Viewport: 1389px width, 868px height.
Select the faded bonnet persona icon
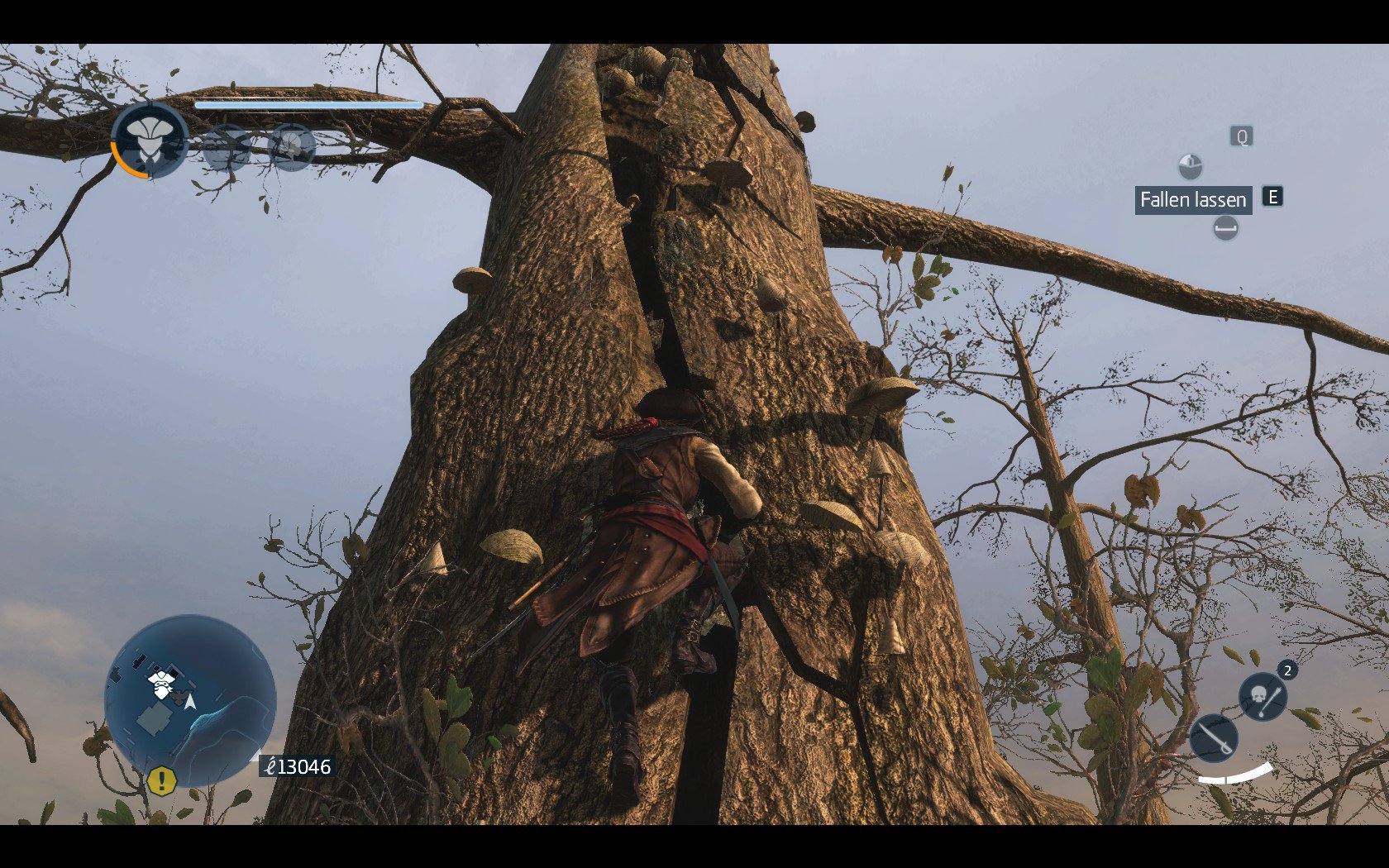click(x=292, y=147)
